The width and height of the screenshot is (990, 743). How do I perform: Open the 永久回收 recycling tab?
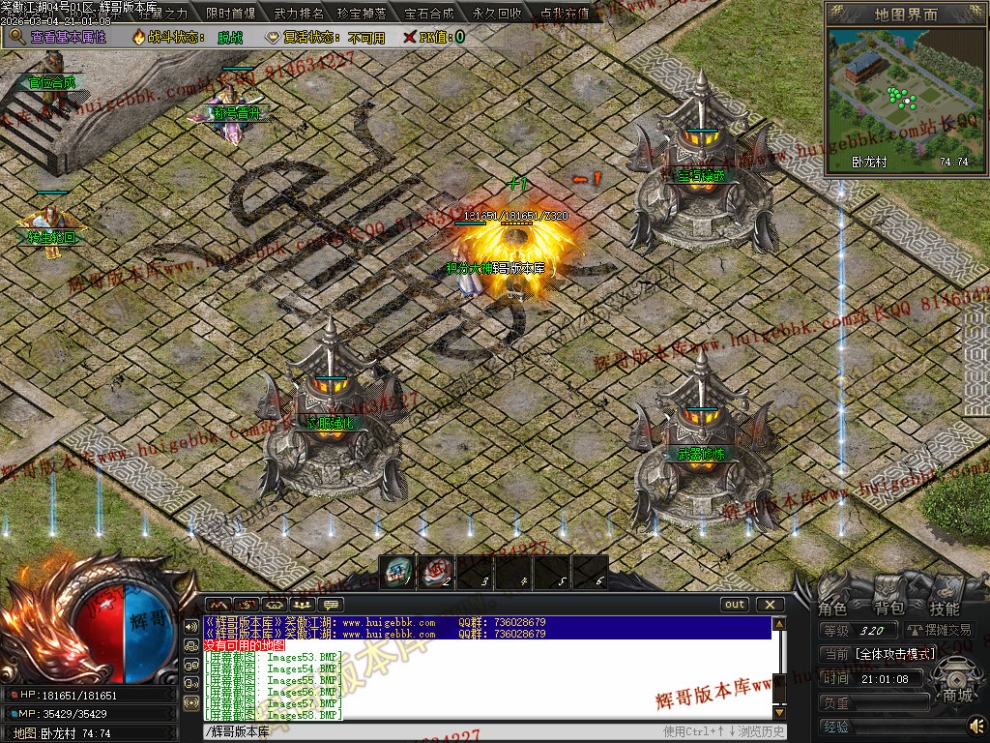pyautogui.click(x=497, y=14)
